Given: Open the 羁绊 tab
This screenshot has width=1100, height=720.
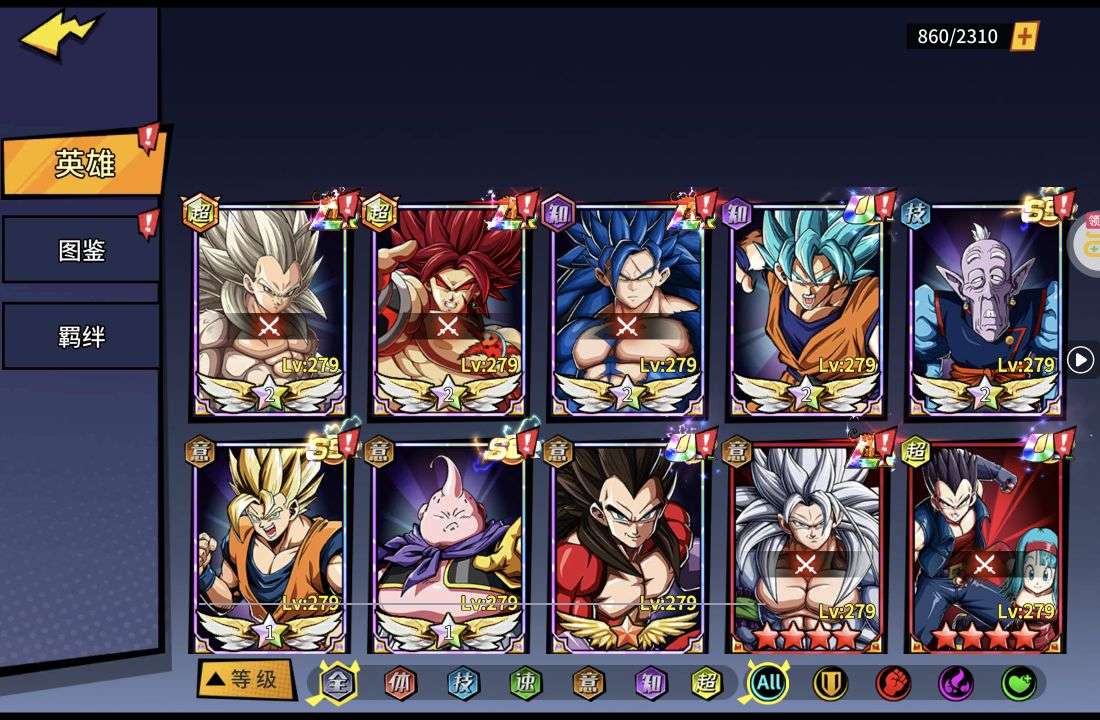Looking at the screenshot, I should [81, 336].
